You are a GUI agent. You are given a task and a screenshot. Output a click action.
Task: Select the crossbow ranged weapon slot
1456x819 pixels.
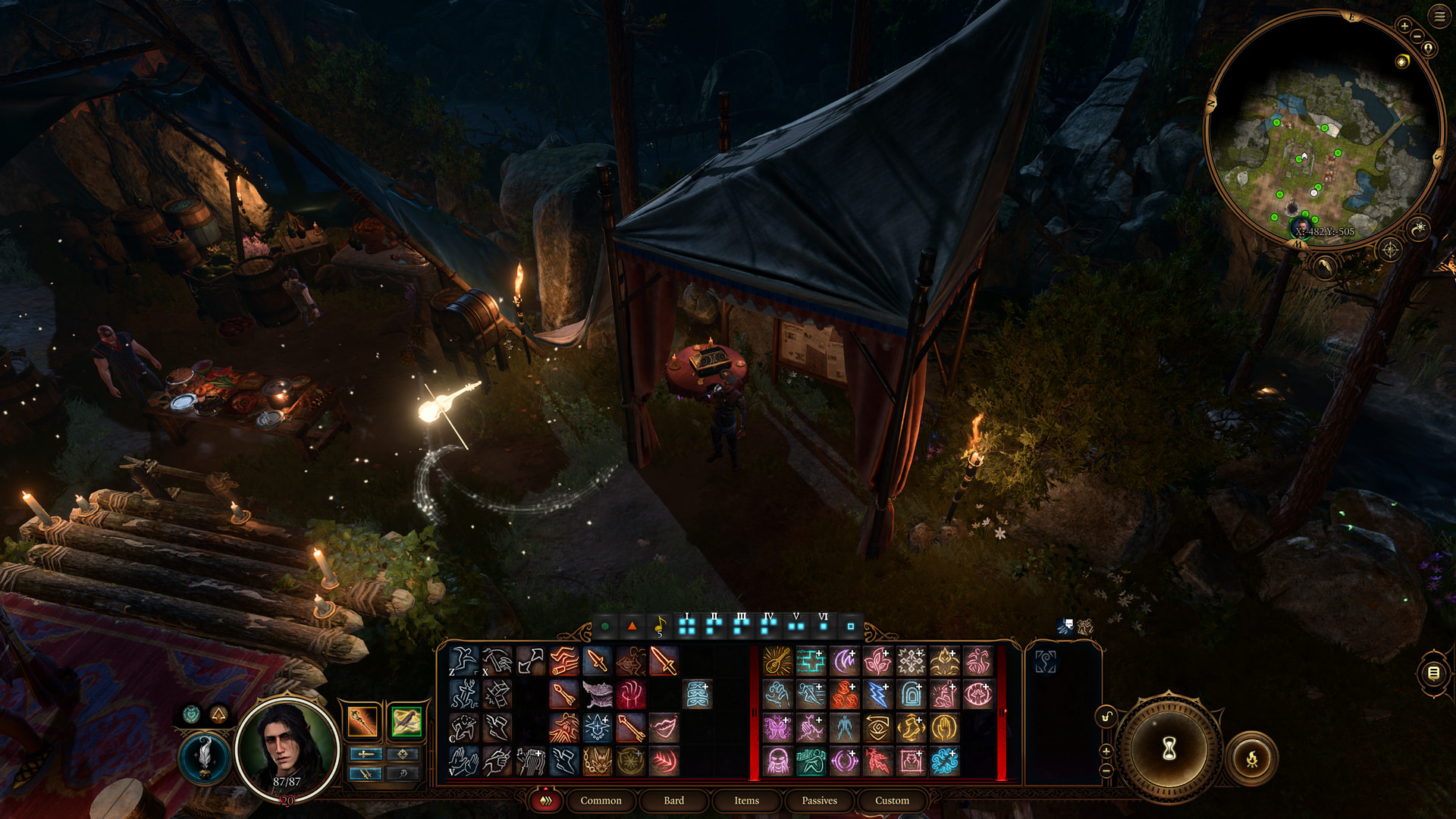tap(406, 721)
